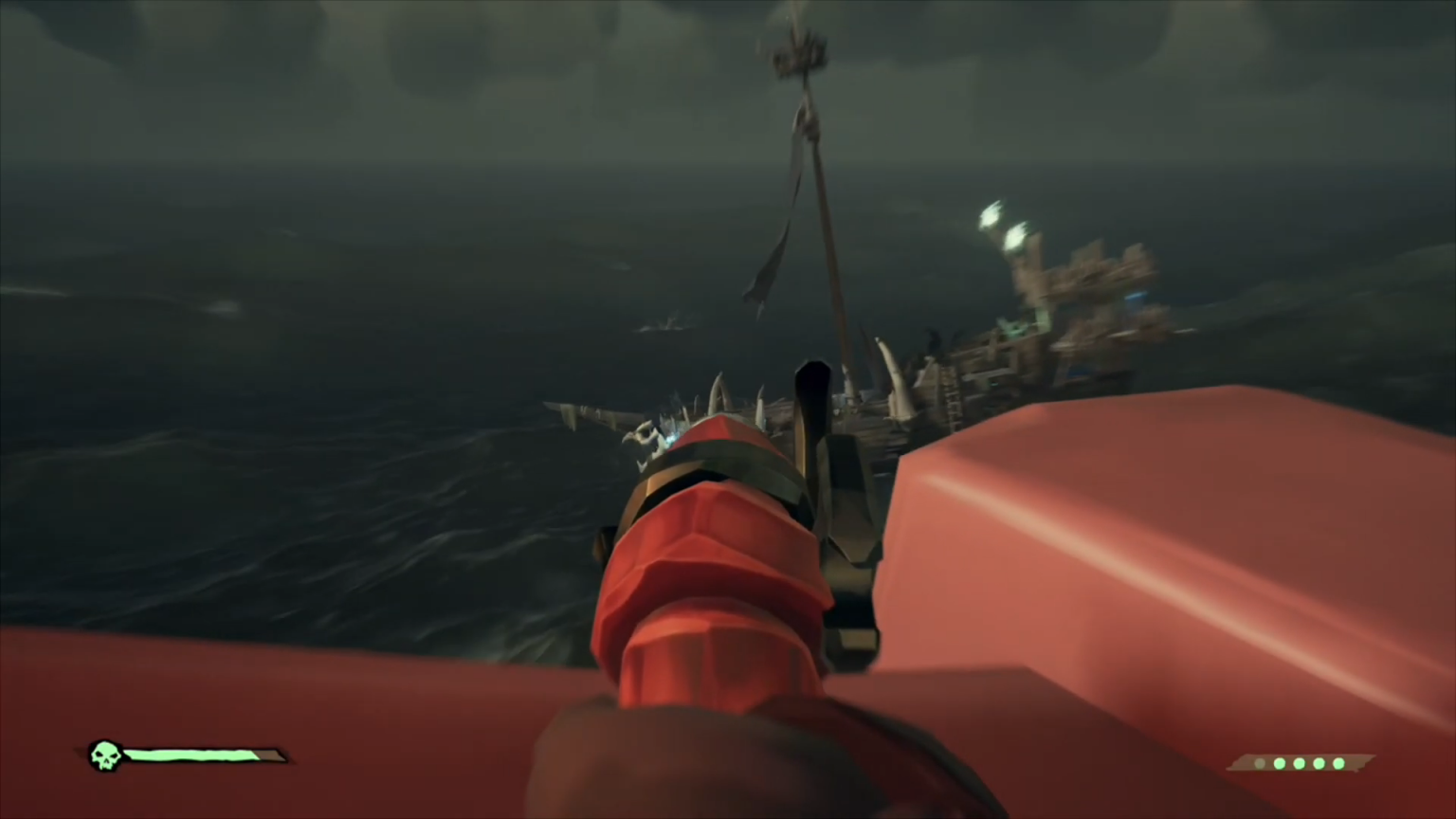Click the skull icon on the health bar

click(x=105, y=756)
